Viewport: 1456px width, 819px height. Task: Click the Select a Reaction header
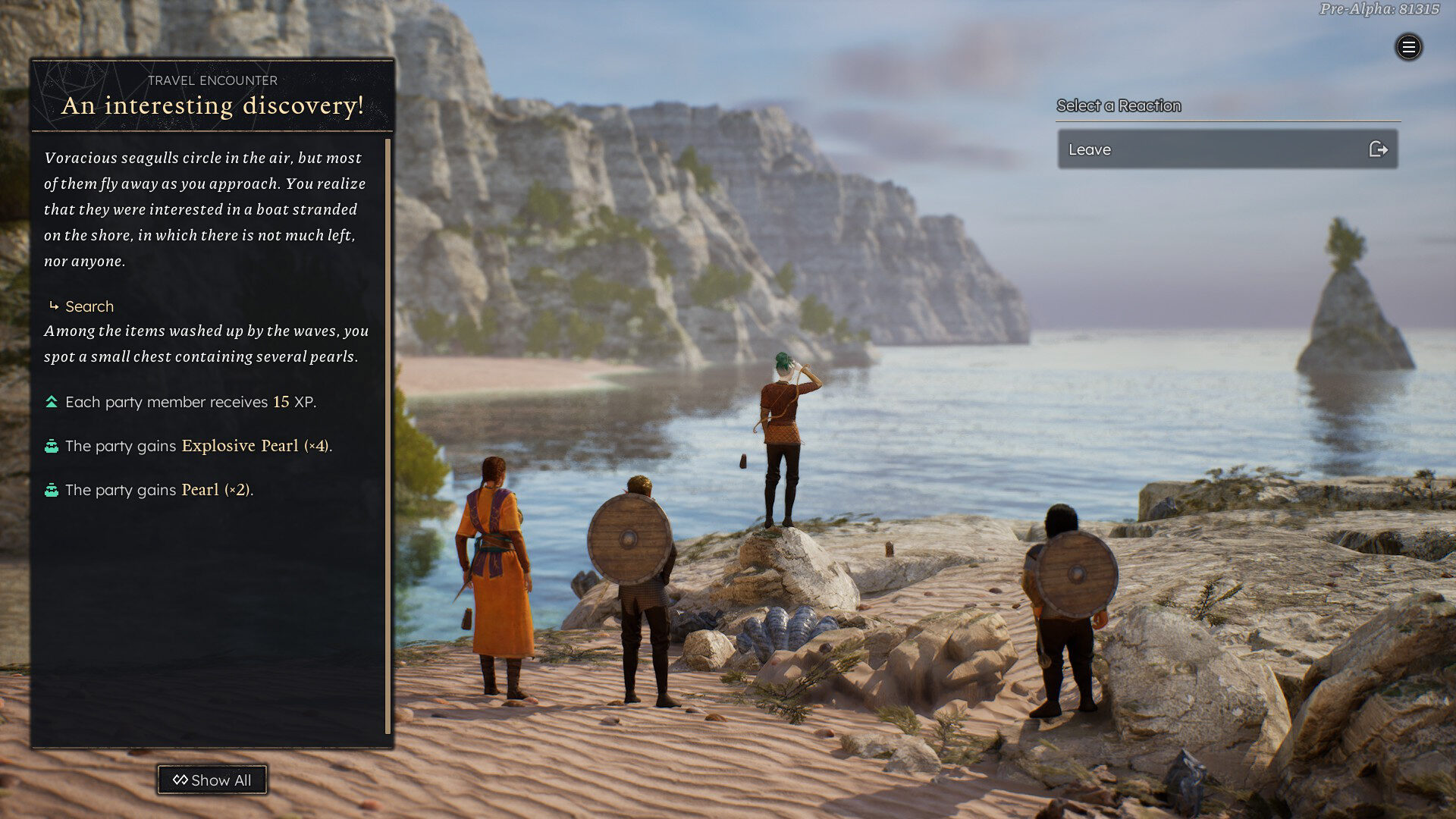click(1118, 105)
